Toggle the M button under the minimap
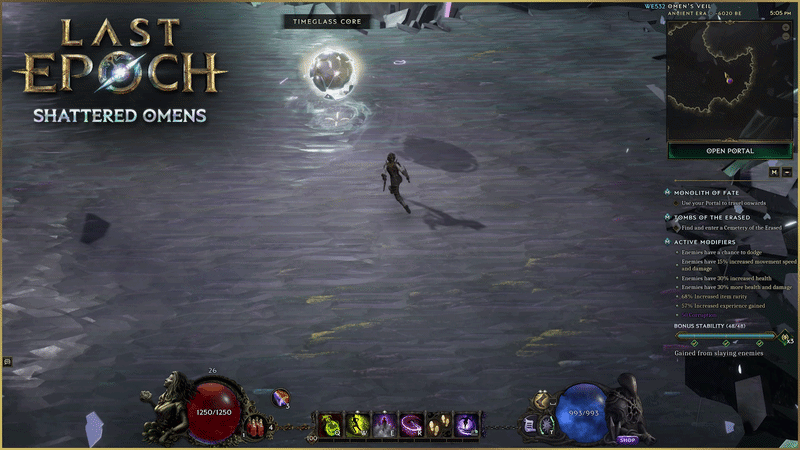 pyautogui.click(x=774, y=172)
